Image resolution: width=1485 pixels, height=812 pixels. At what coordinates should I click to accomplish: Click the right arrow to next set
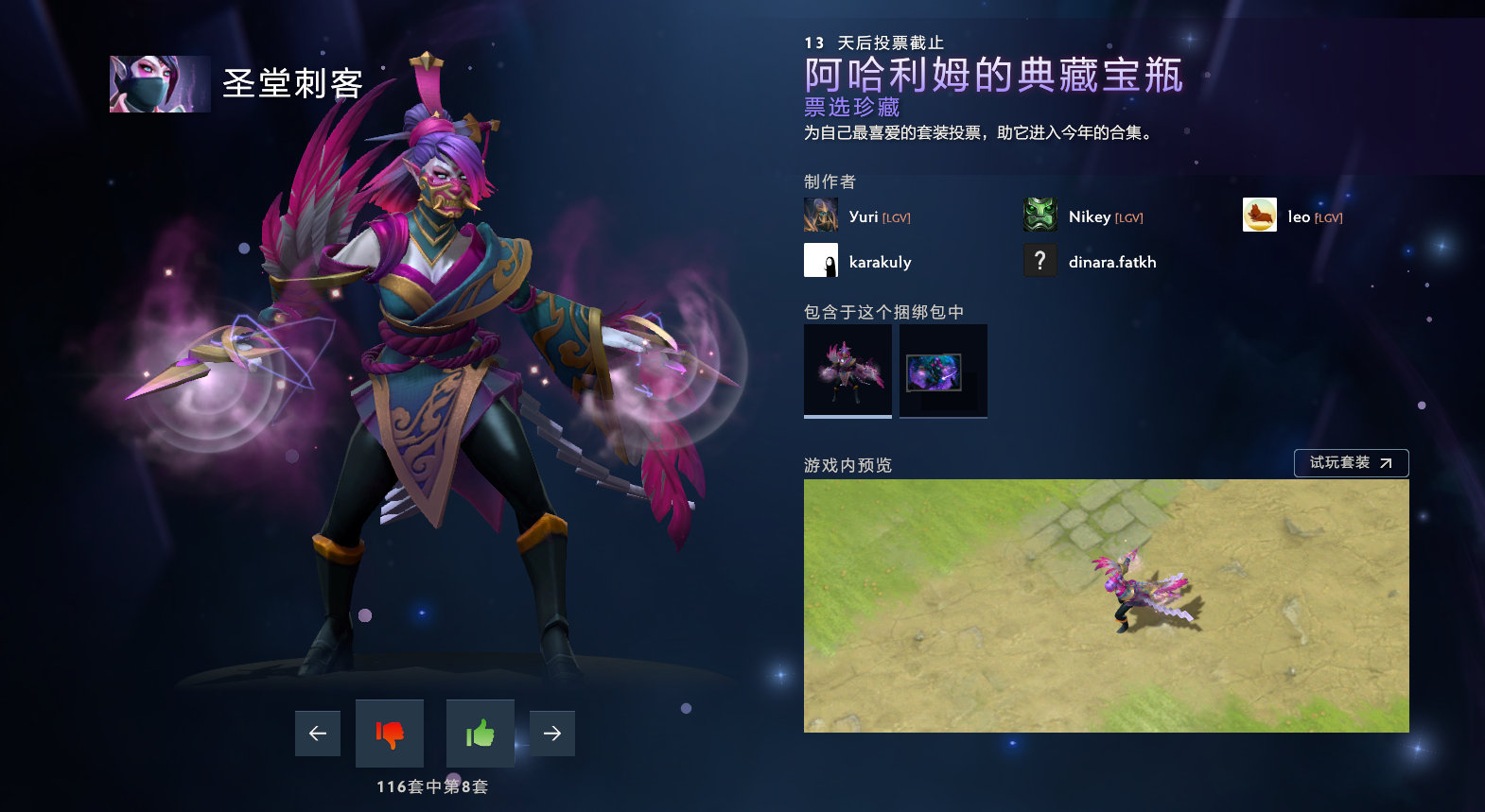point(552,733)
